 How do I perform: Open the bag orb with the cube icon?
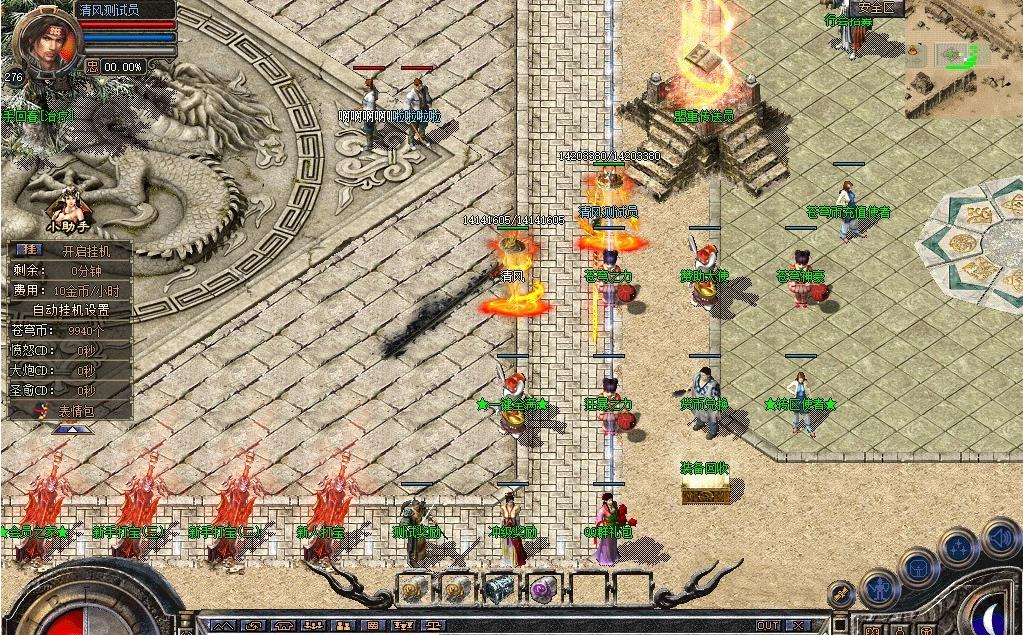918,567
